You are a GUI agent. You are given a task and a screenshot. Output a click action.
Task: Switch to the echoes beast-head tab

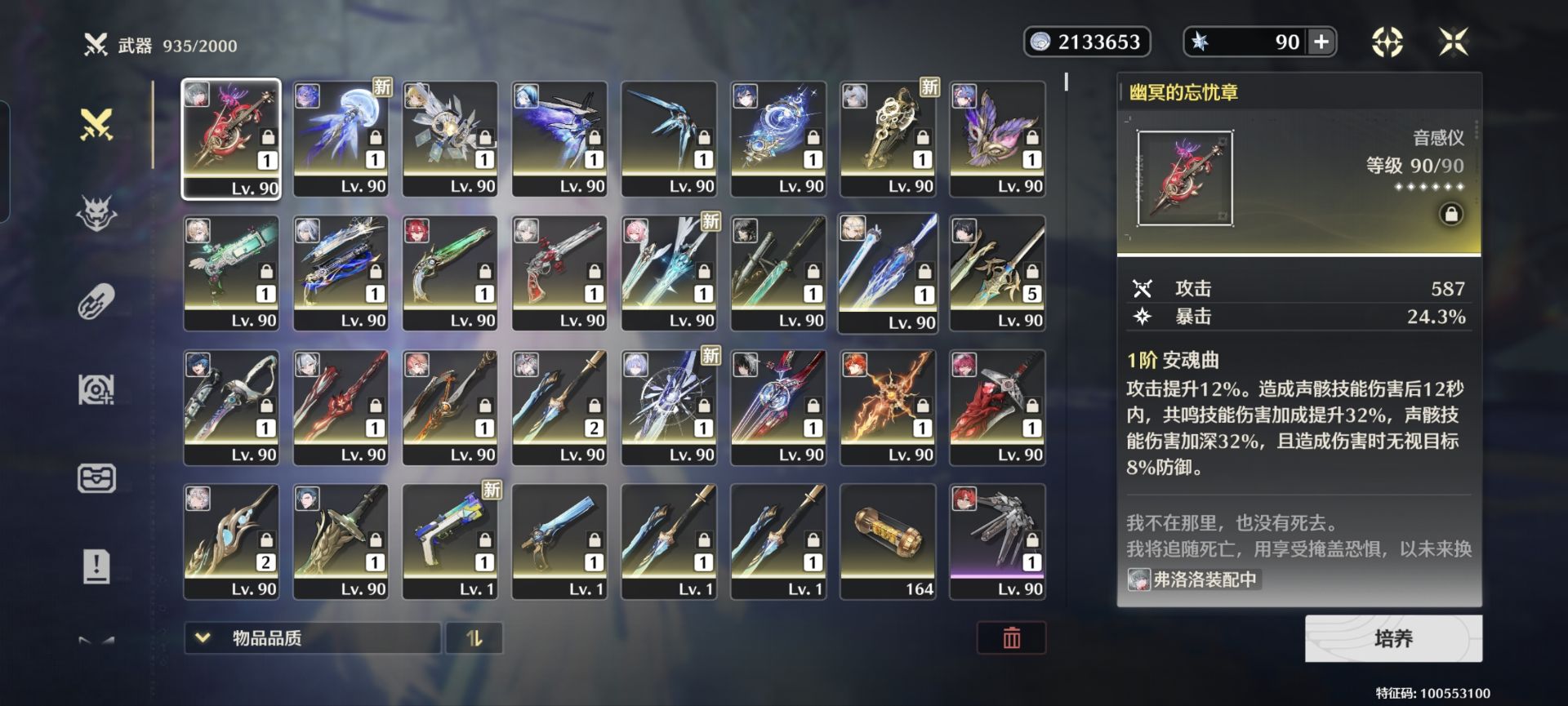(x=96, y=214)
